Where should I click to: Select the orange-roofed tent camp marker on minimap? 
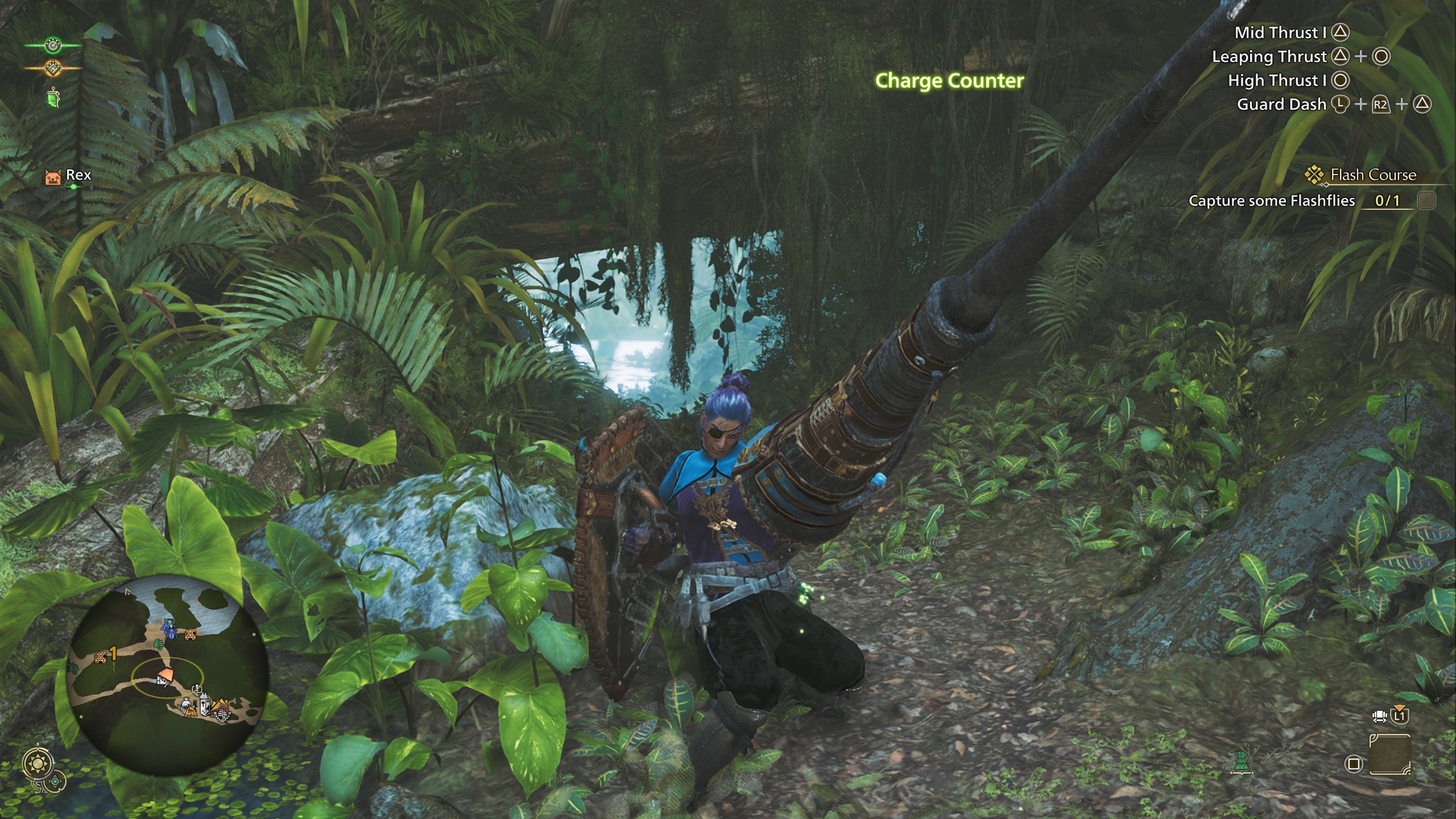coord(166,677)
